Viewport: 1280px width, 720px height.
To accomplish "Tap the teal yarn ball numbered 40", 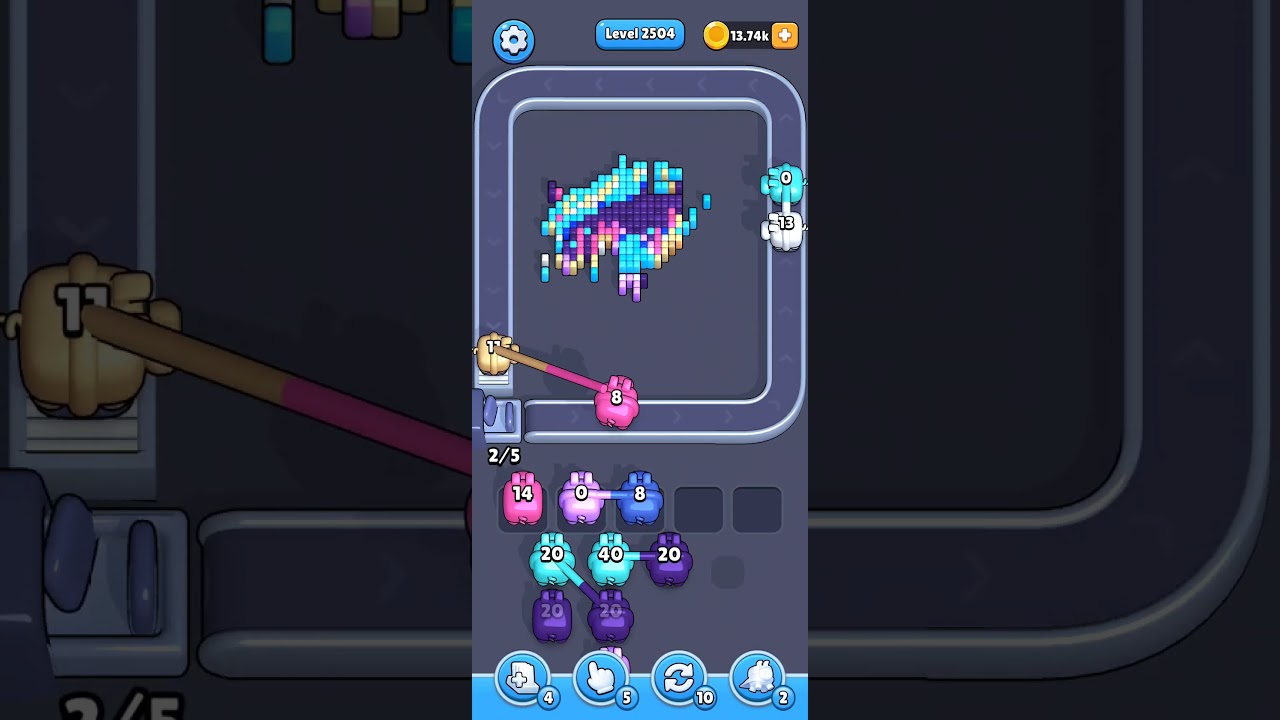I will coord(610,553).
